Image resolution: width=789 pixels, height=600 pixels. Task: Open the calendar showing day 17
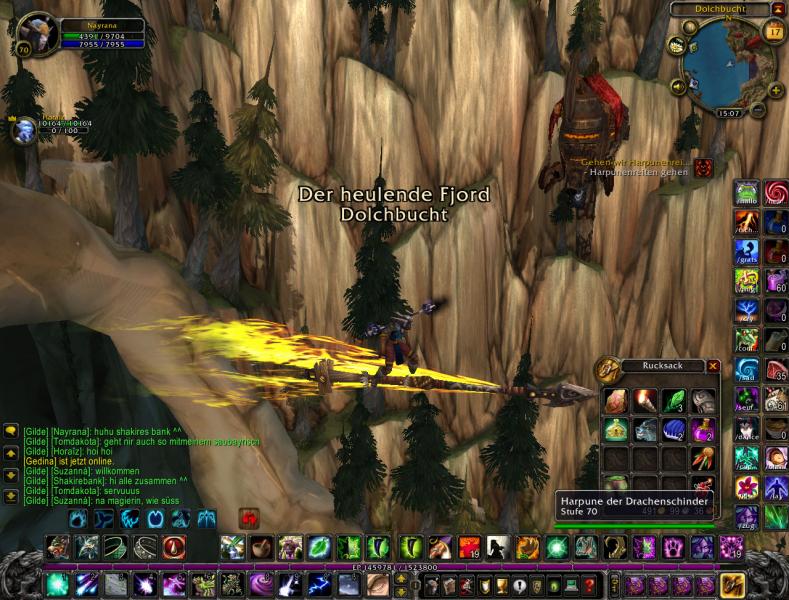(x=773, y=32)
